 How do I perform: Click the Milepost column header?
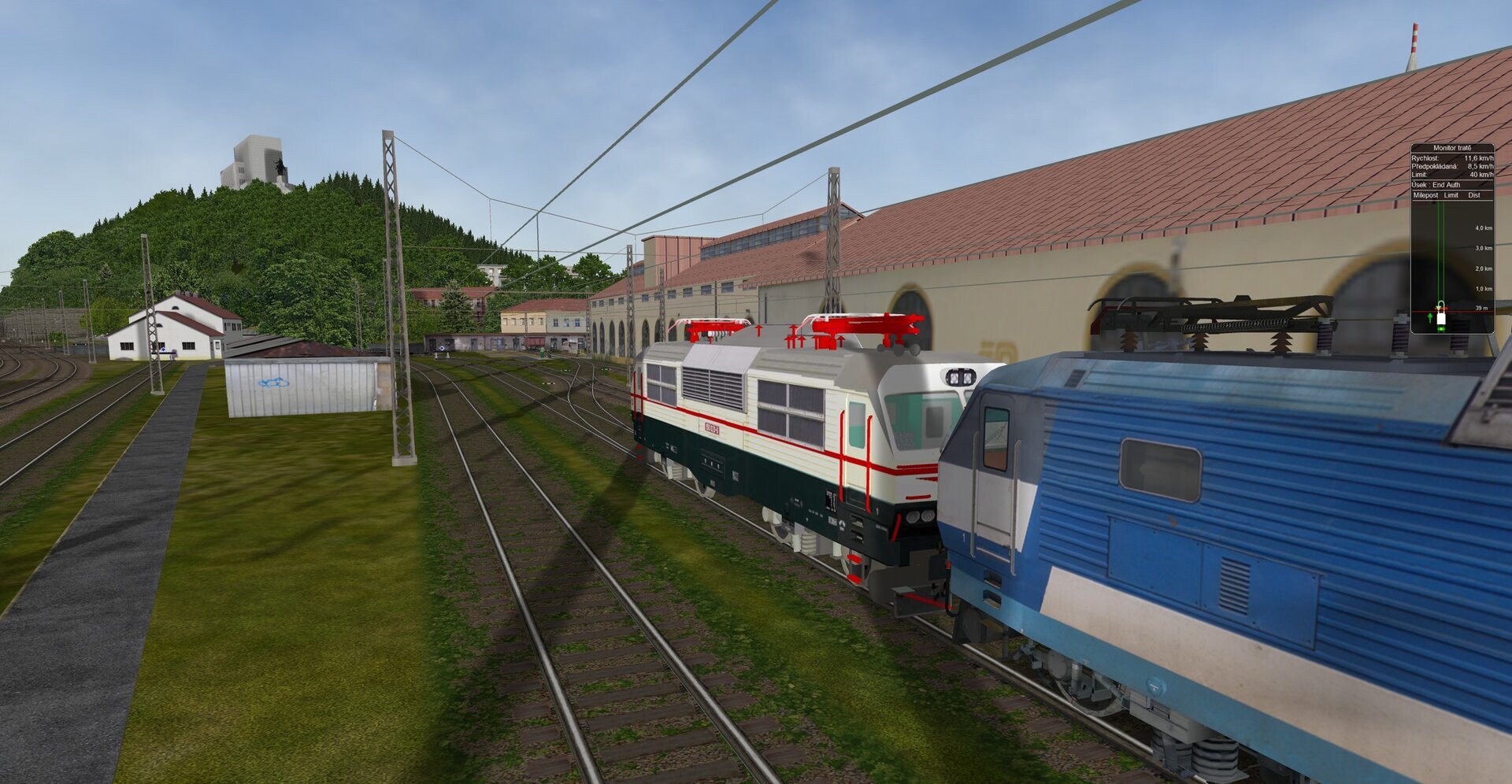click(1425, 195)
